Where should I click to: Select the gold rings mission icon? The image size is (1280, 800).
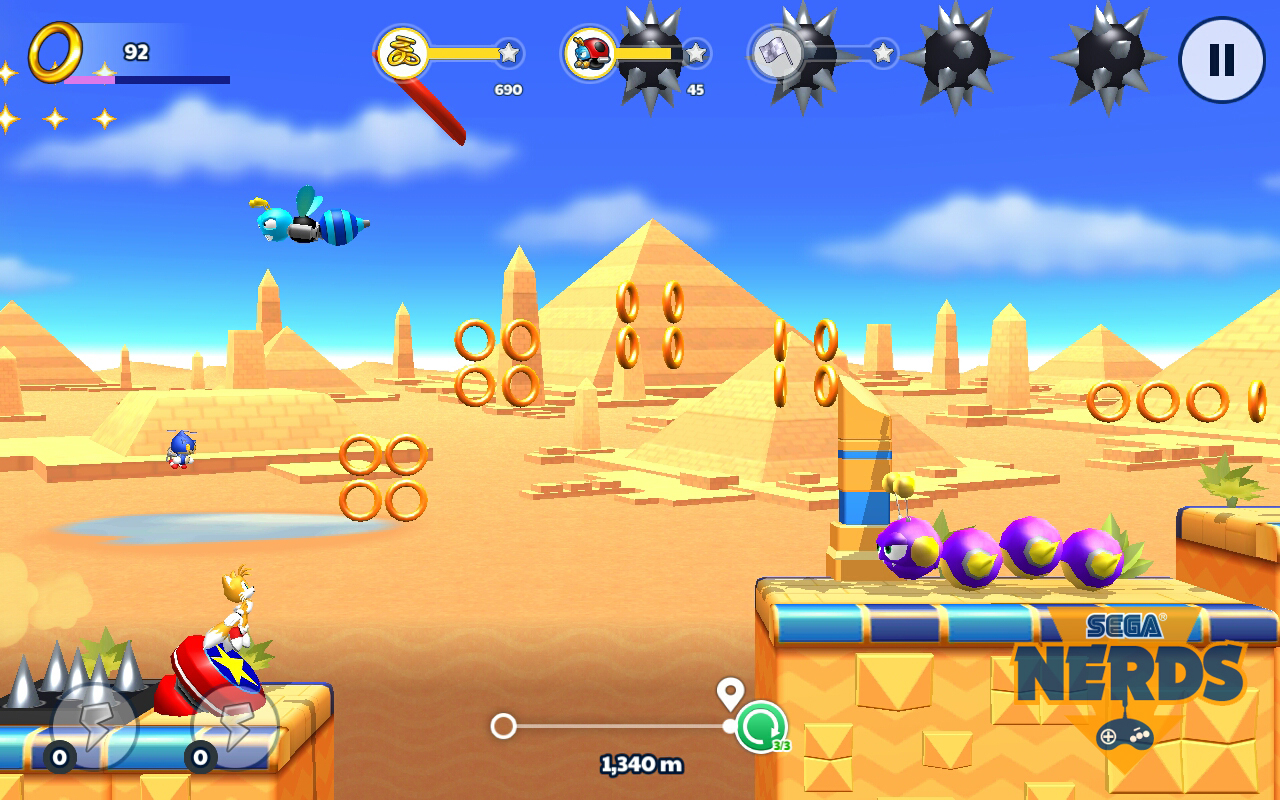(x=403, y=53)
